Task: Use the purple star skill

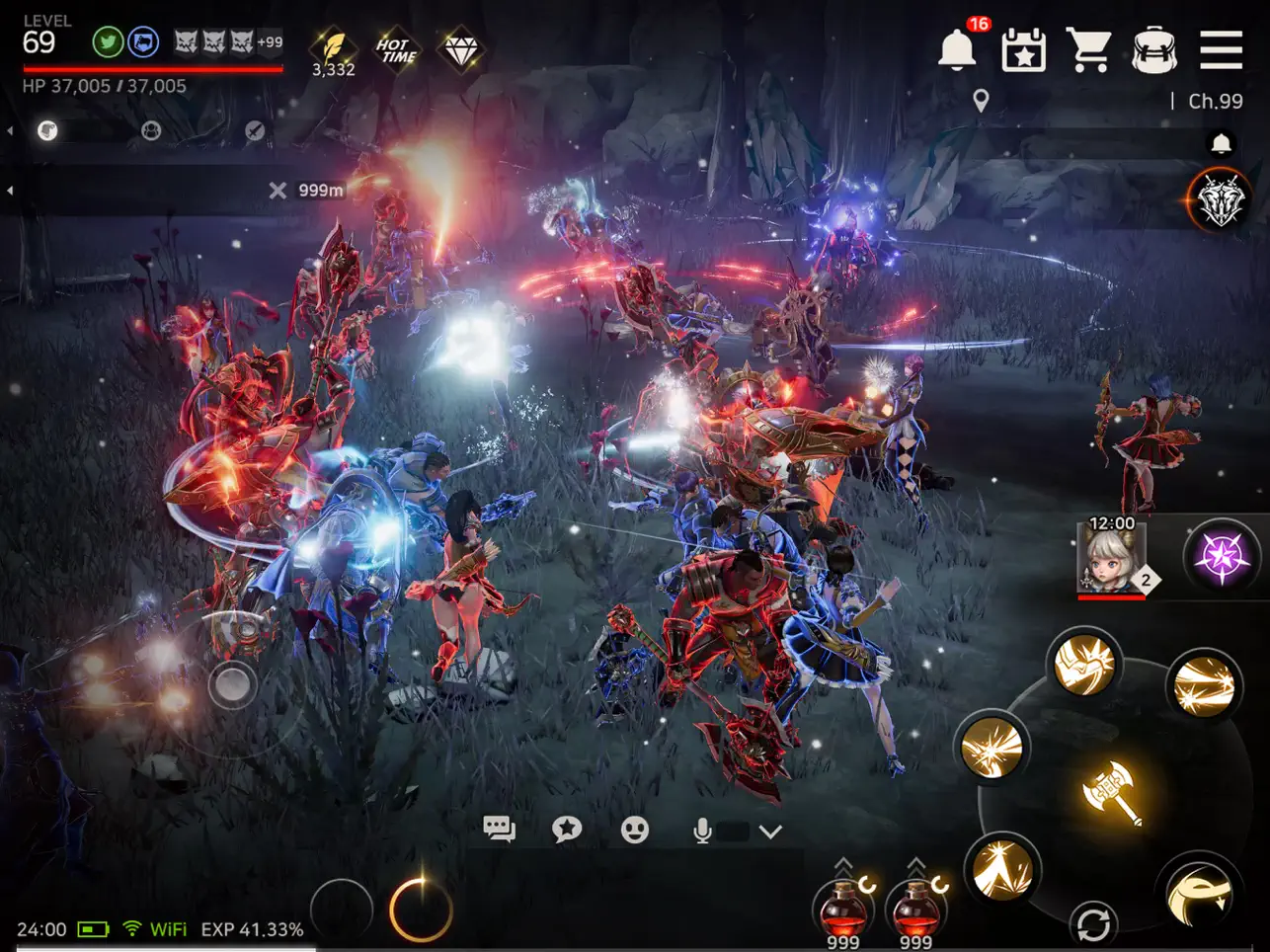Action: pyautogui.click(x=1221, y=556)
